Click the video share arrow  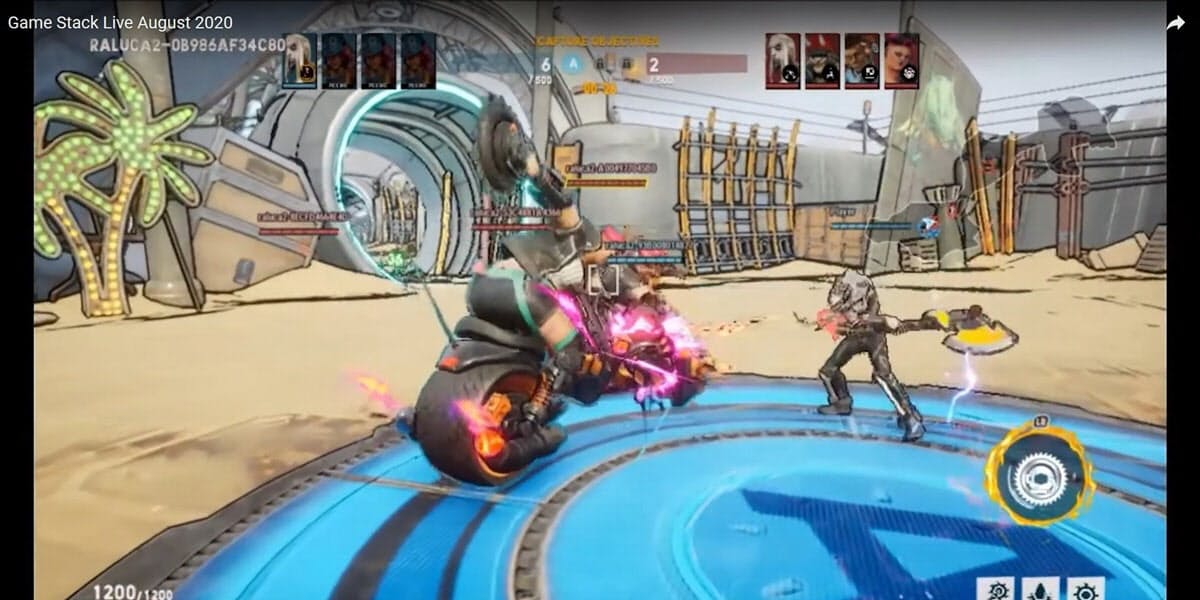pyautogui.click(x=1176, y=22)
